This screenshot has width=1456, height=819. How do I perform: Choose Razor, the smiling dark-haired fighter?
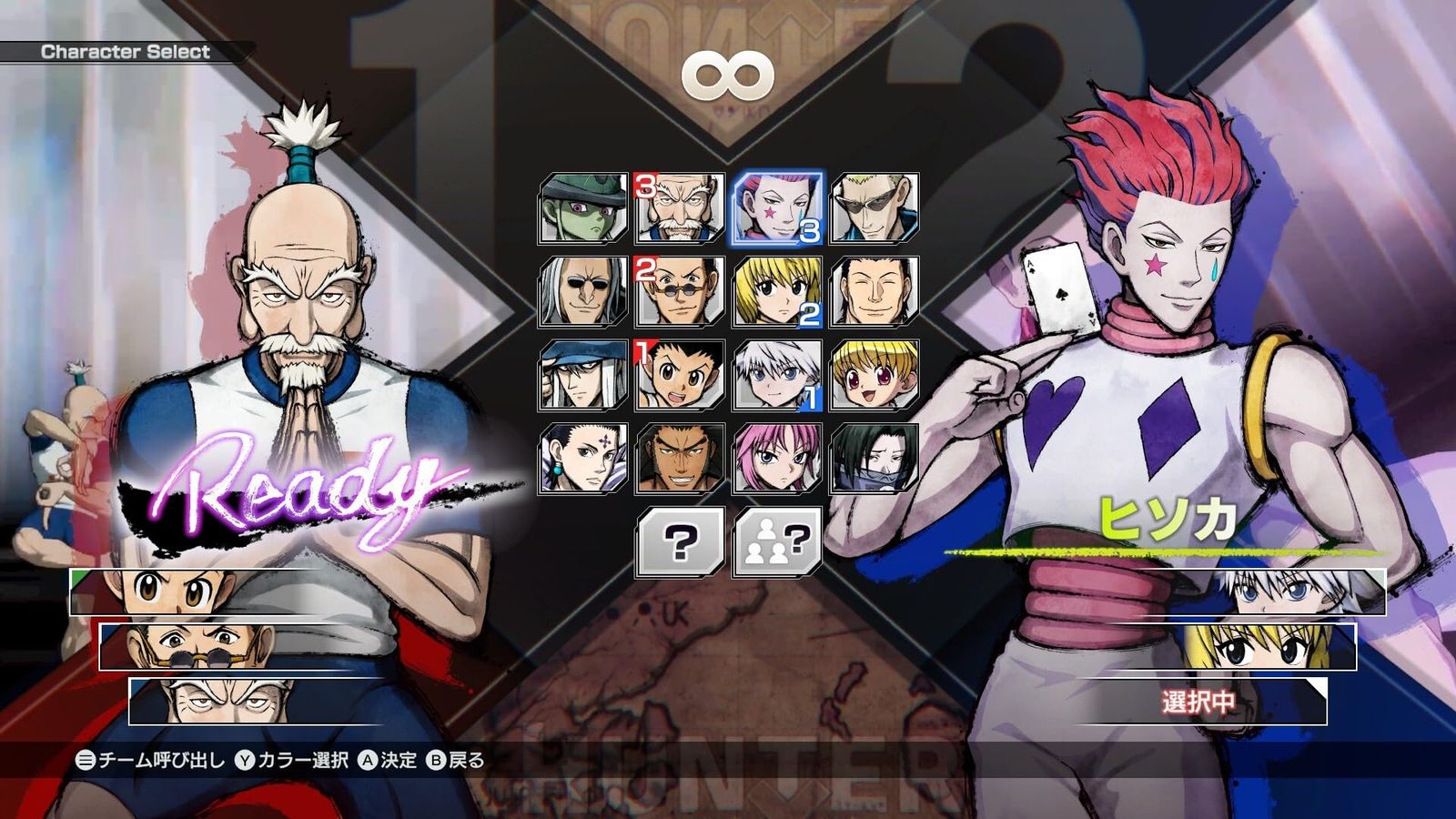(875, 292)
